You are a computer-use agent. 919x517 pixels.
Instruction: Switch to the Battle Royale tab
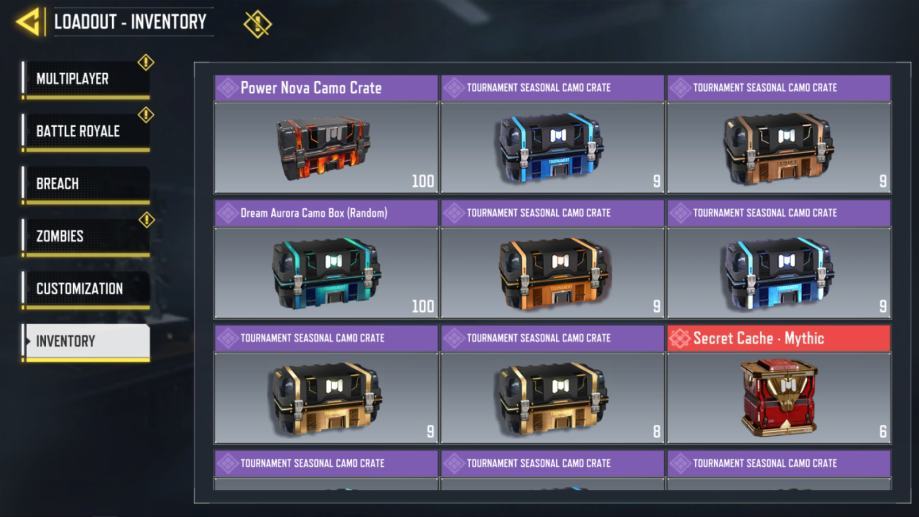85,132
